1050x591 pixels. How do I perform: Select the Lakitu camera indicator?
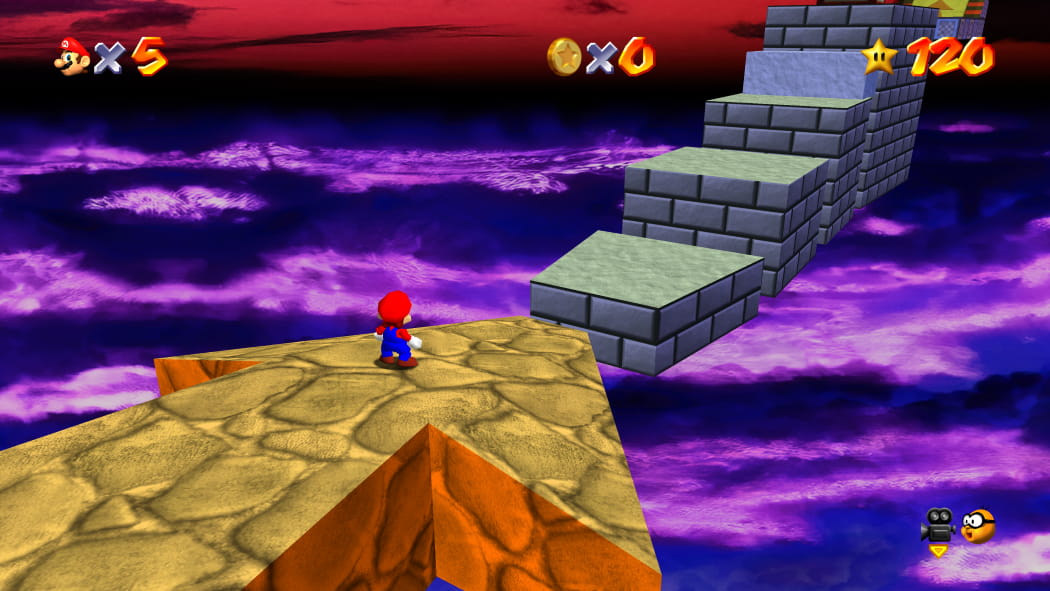pyautogui.click(x=978, y=525)
